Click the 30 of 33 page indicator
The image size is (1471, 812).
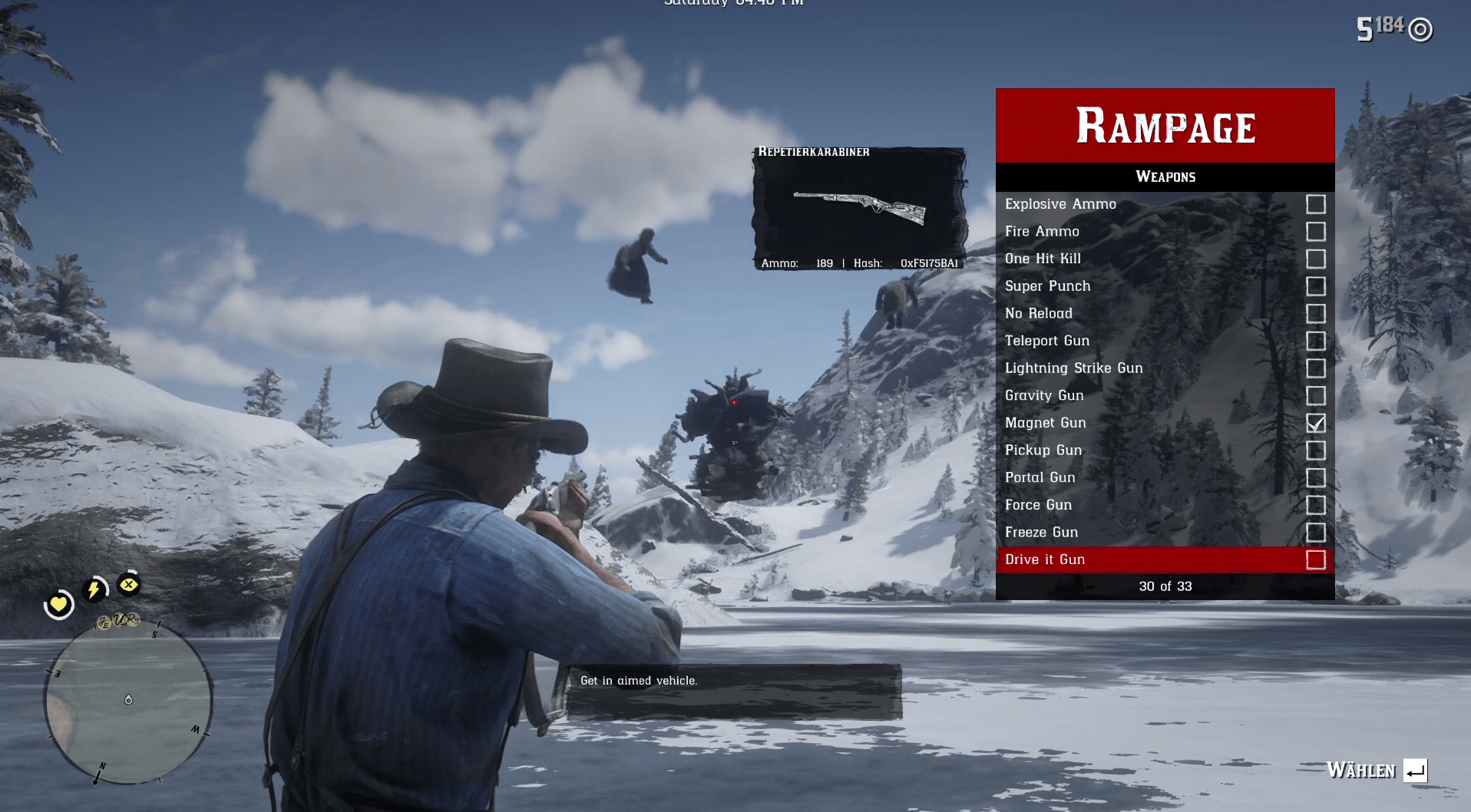point(1164,586)
